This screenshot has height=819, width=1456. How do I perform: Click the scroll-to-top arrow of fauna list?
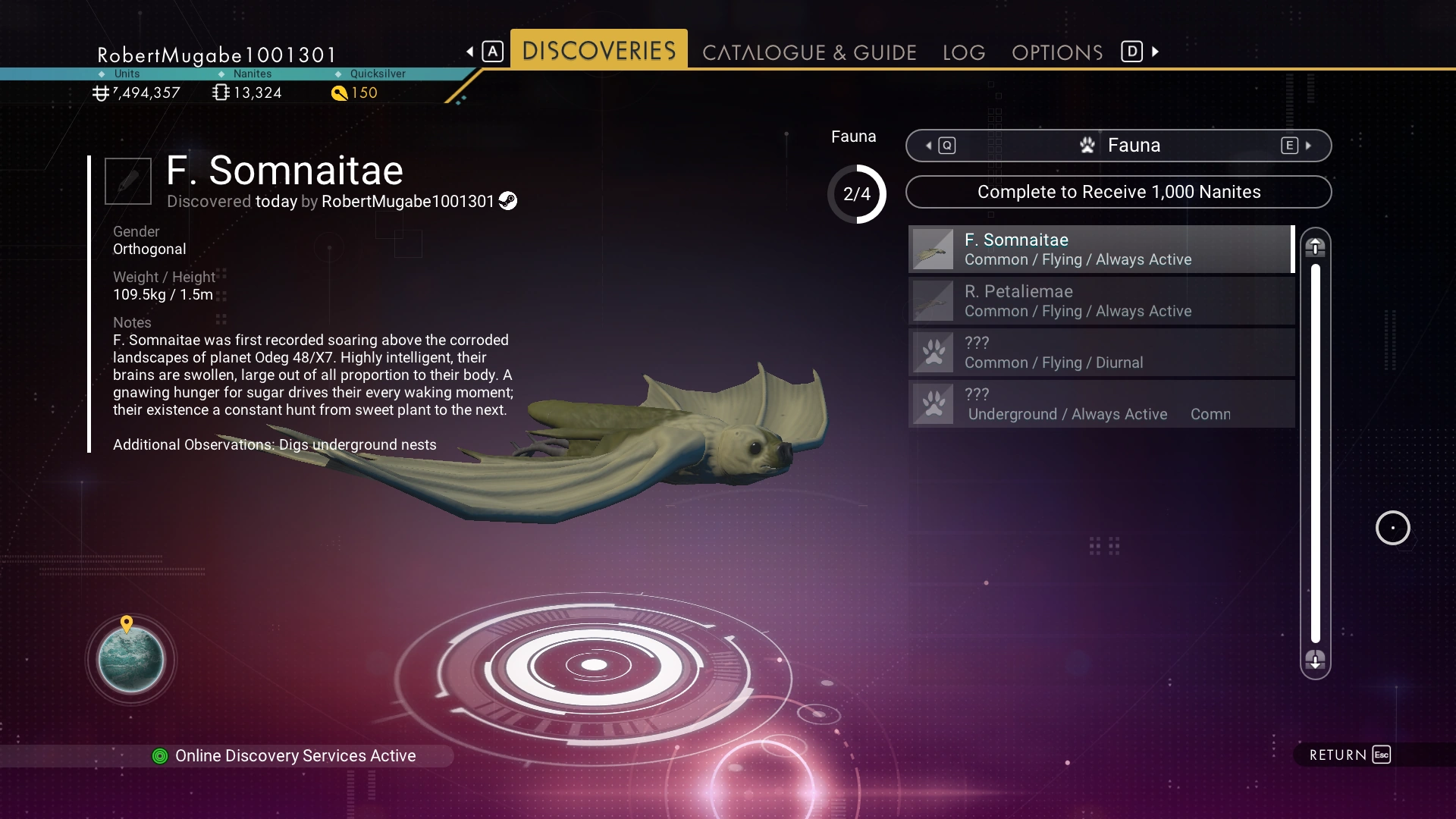click(x=1315, y=247)
